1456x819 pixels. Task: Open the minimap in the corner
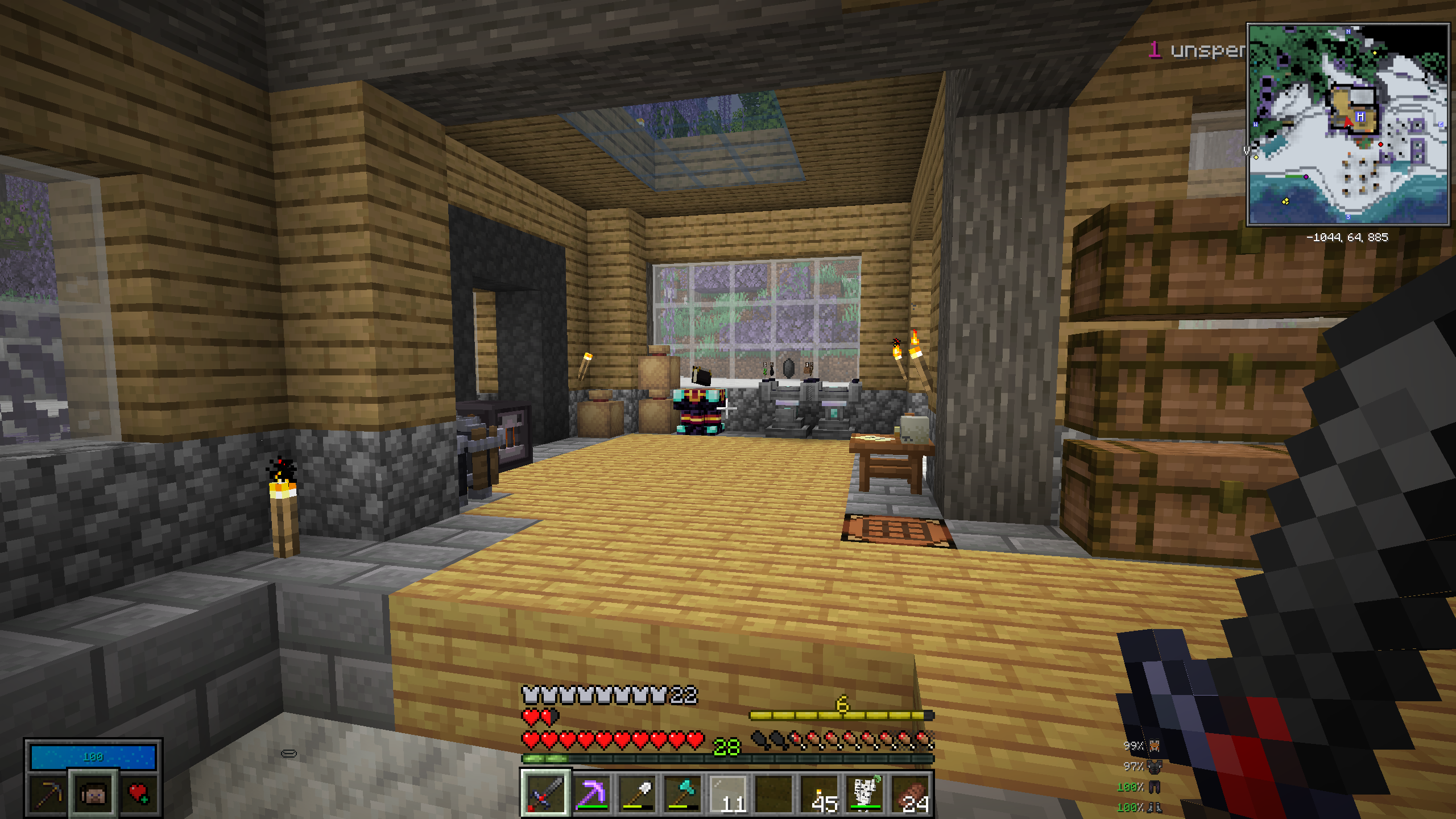1347,125
